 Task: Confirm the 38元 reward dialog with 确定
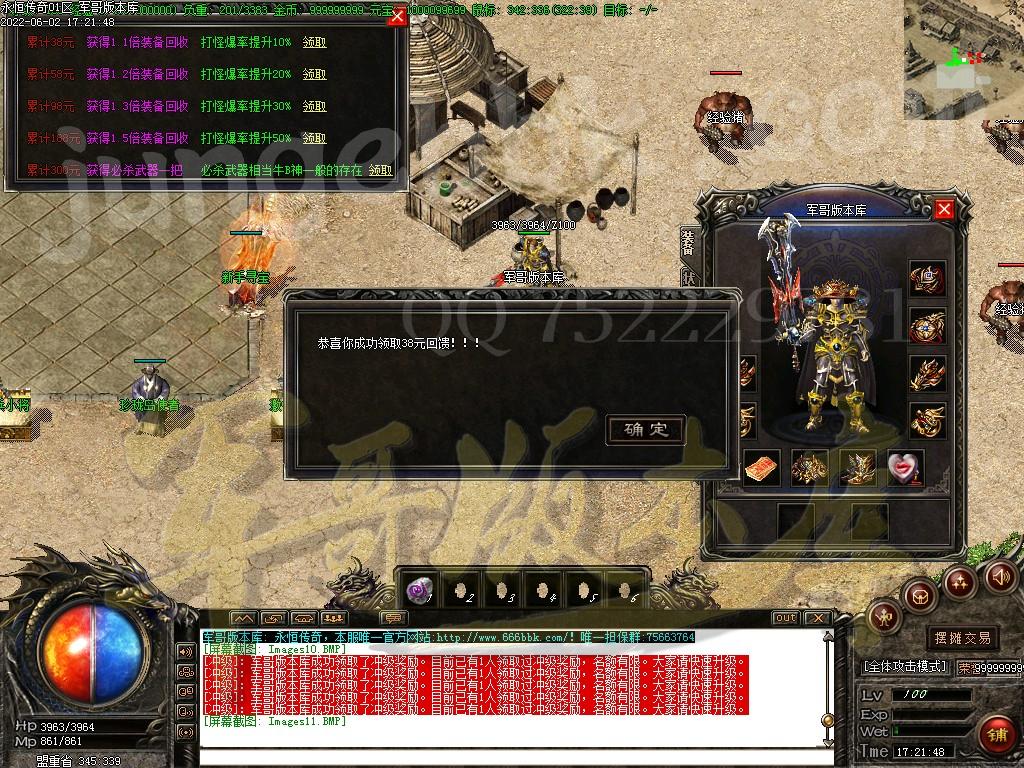[646, 430]
